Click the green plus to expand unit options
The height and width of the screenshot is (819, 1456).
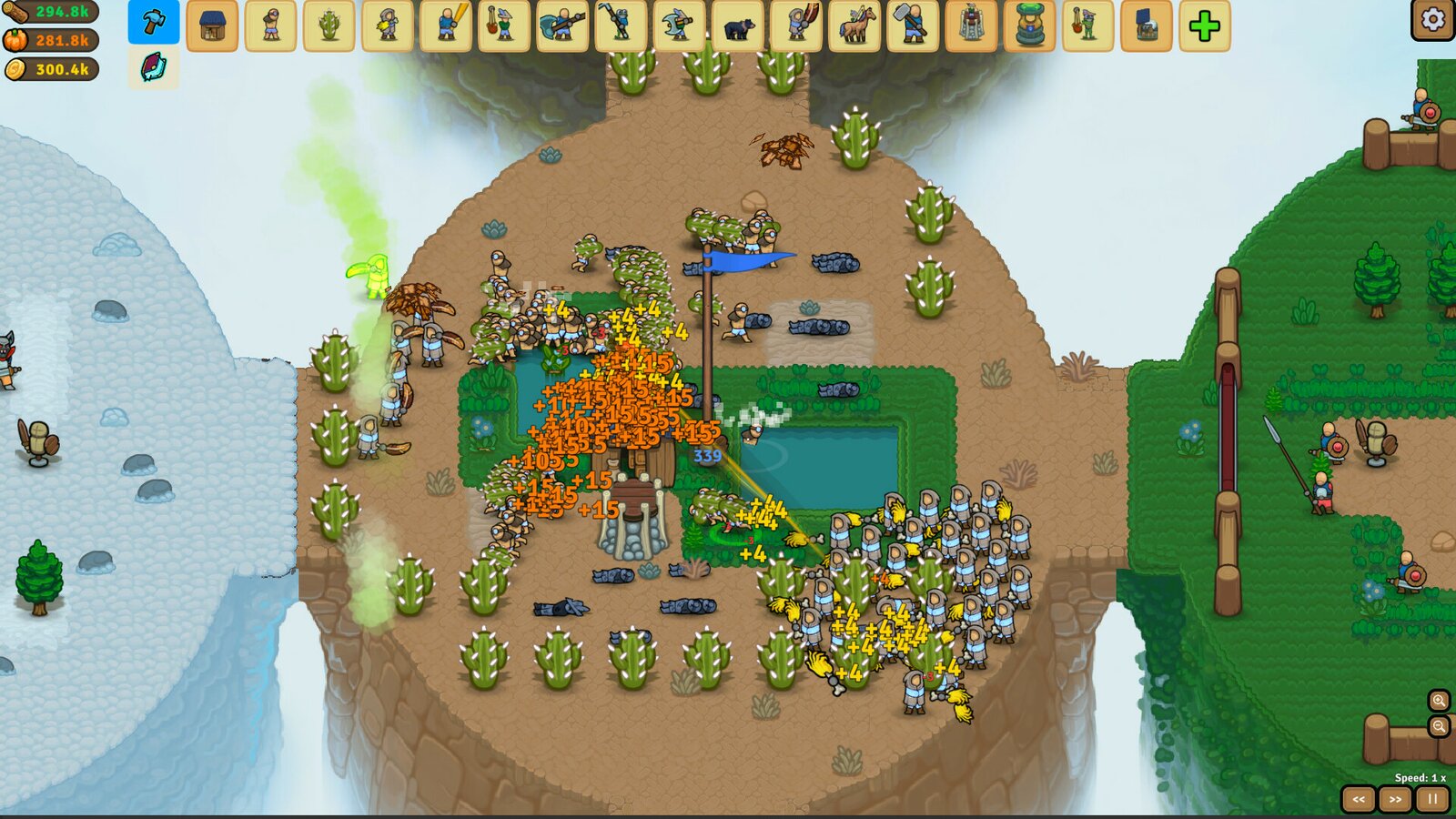pyautogui.click(x=1205, y=27)
